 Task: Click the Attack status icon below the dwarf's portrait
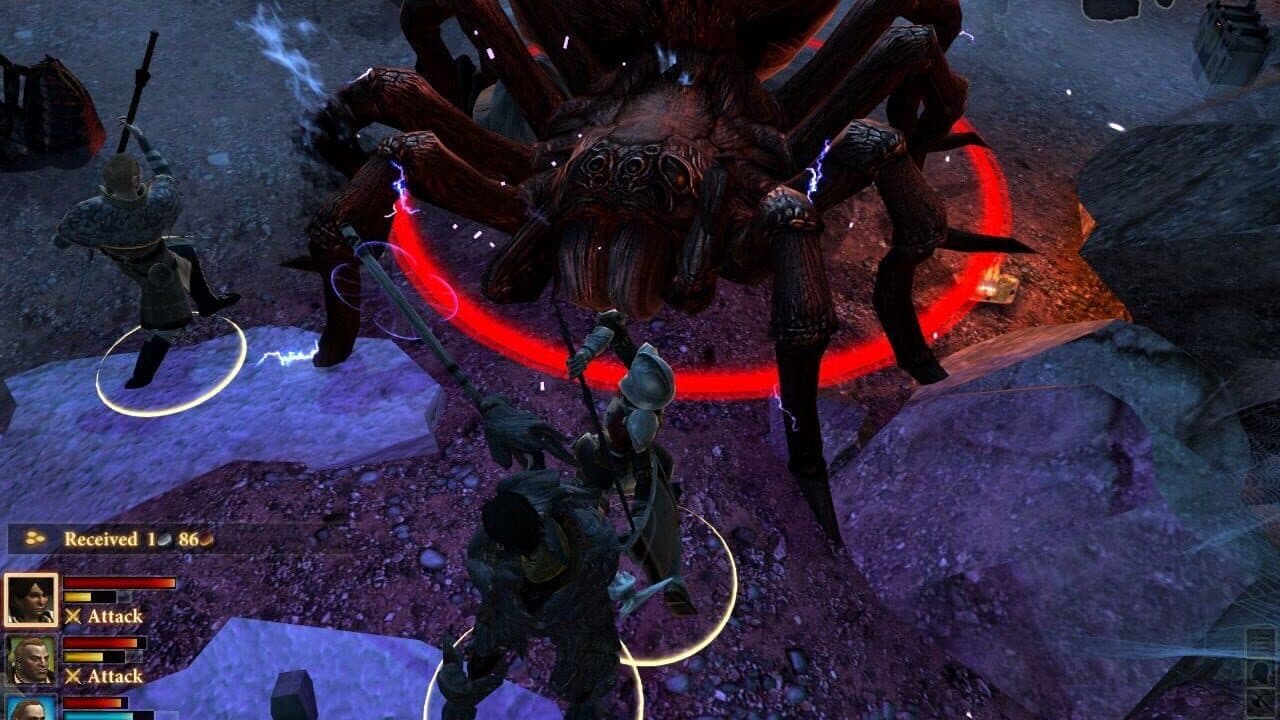[73, 677]
